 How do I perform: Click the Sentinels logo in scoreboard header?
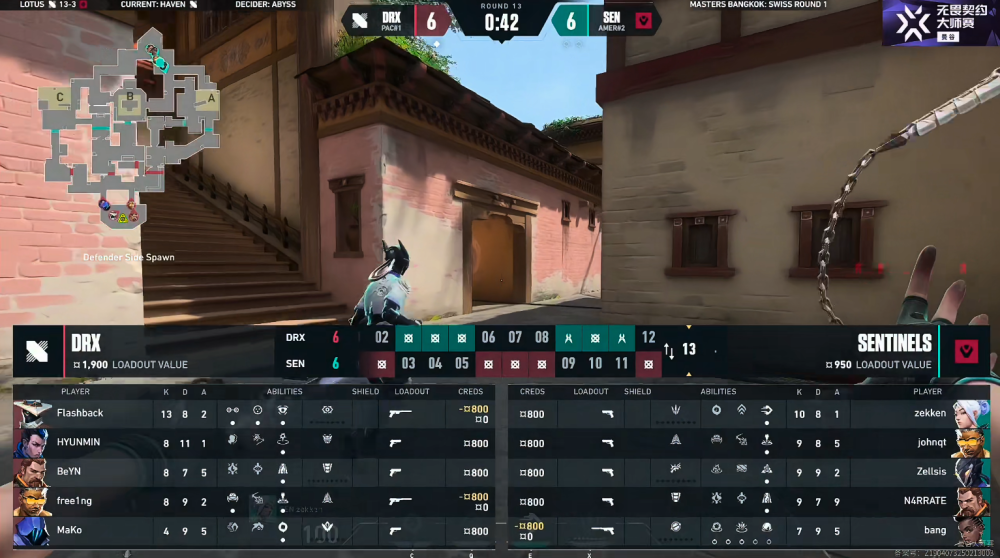pos(965,351)
